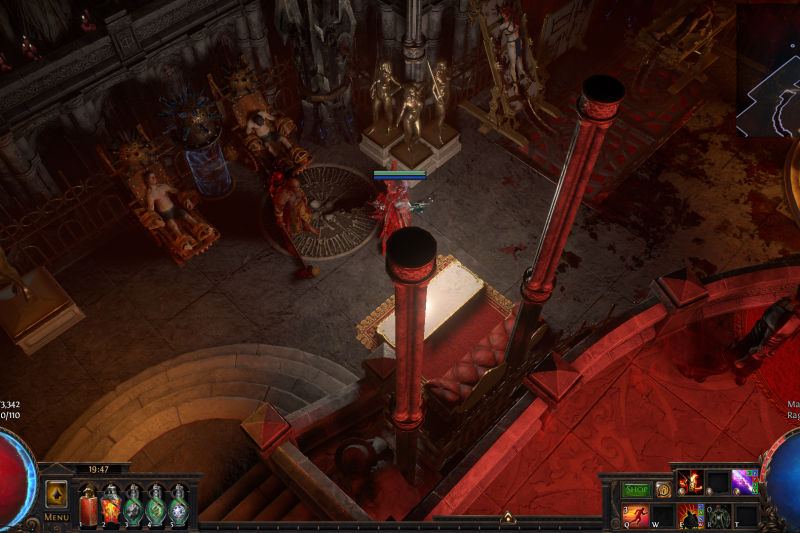Viewport: 800px width, 533px height.
Task: Select the fiery warrior attack skill
Action: [690, 483]
